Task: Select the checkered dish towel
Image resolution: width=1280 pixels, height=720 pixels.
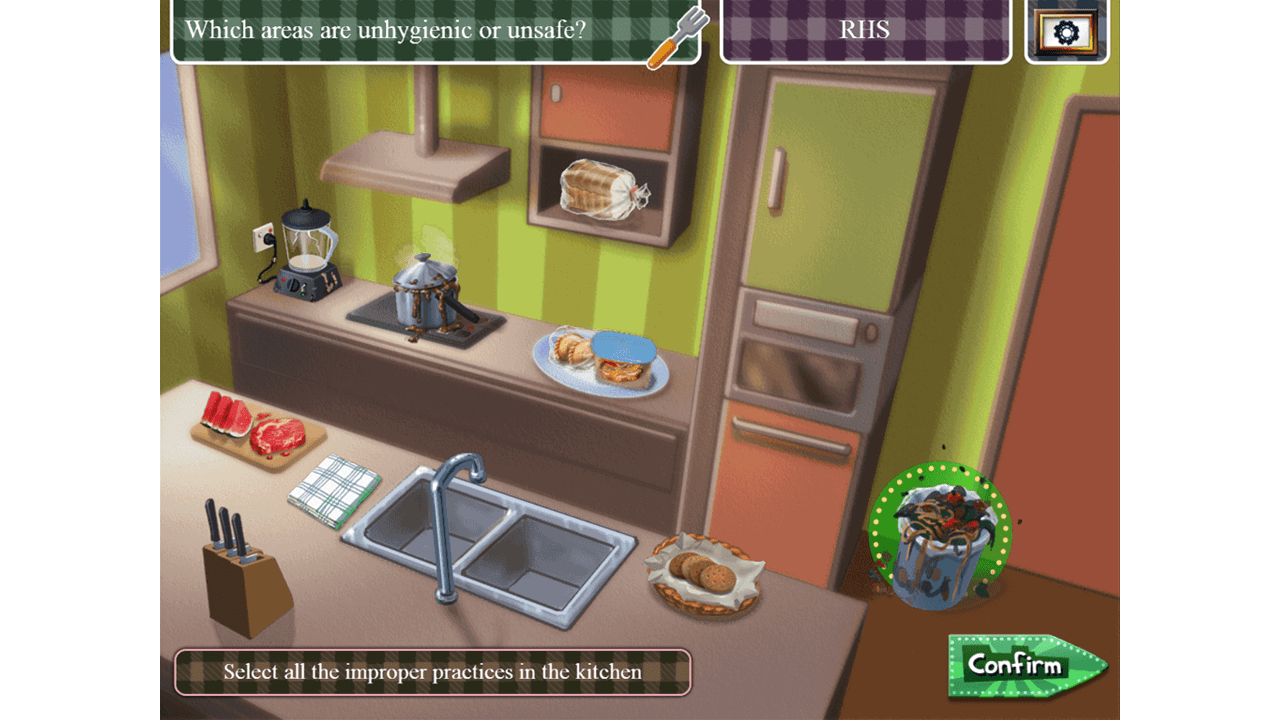Action: tap(335, 488)
